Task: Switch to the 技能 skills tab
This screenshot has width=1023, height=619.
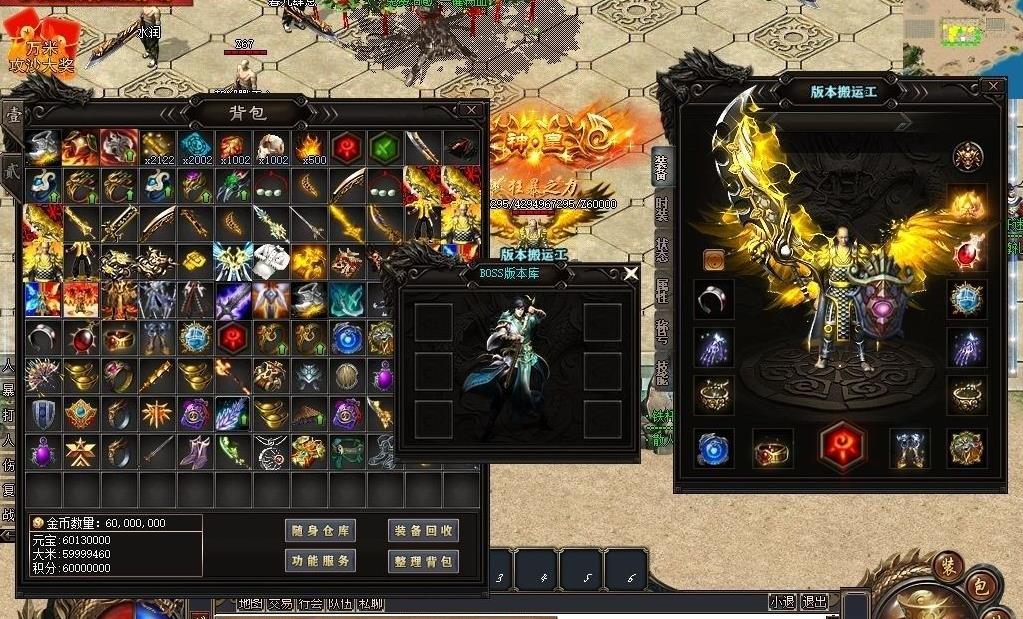Action: 662,374
